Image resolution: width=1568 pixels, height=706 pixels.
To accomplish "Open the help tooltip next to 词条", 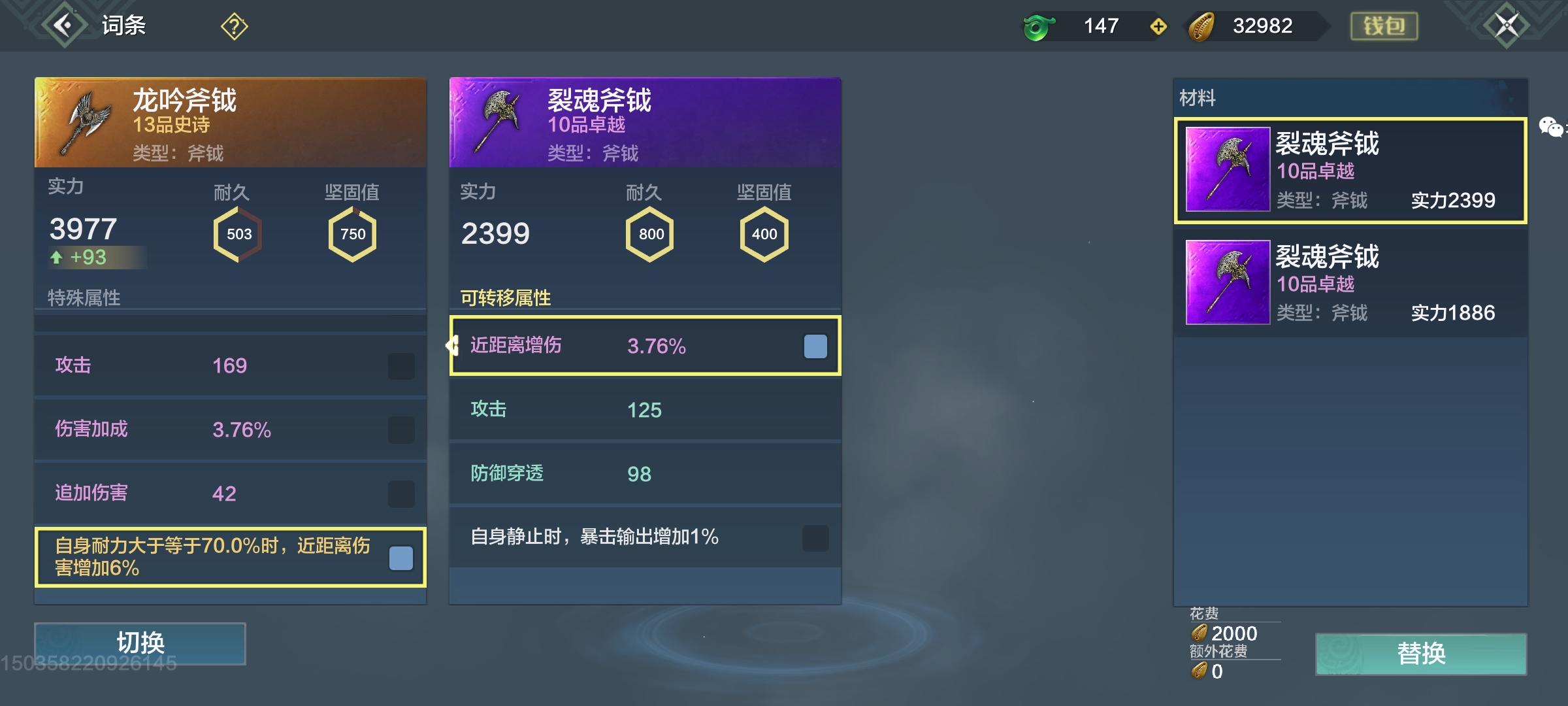I will coord(233,25).
